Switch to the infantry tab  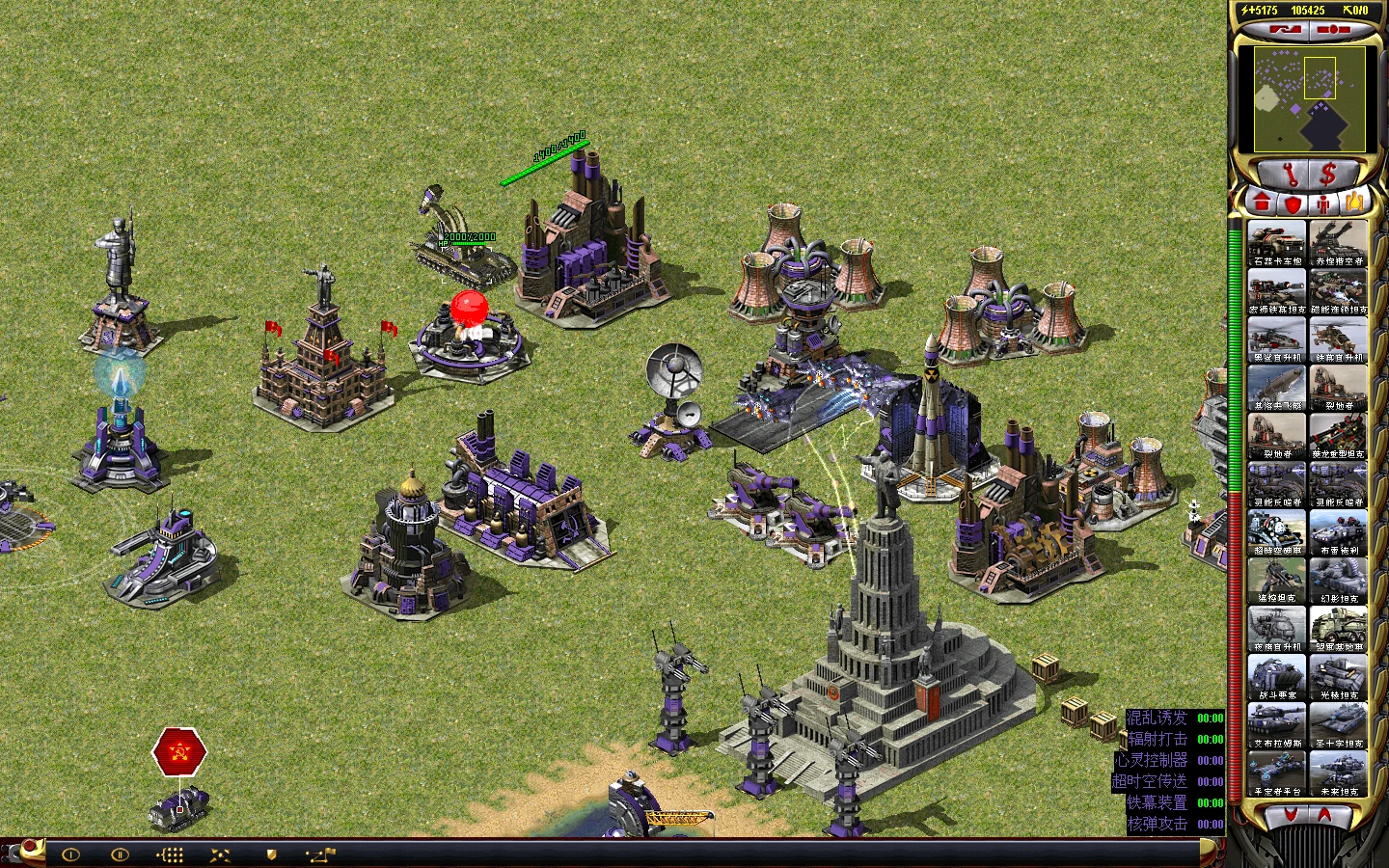click(1324, 203)
